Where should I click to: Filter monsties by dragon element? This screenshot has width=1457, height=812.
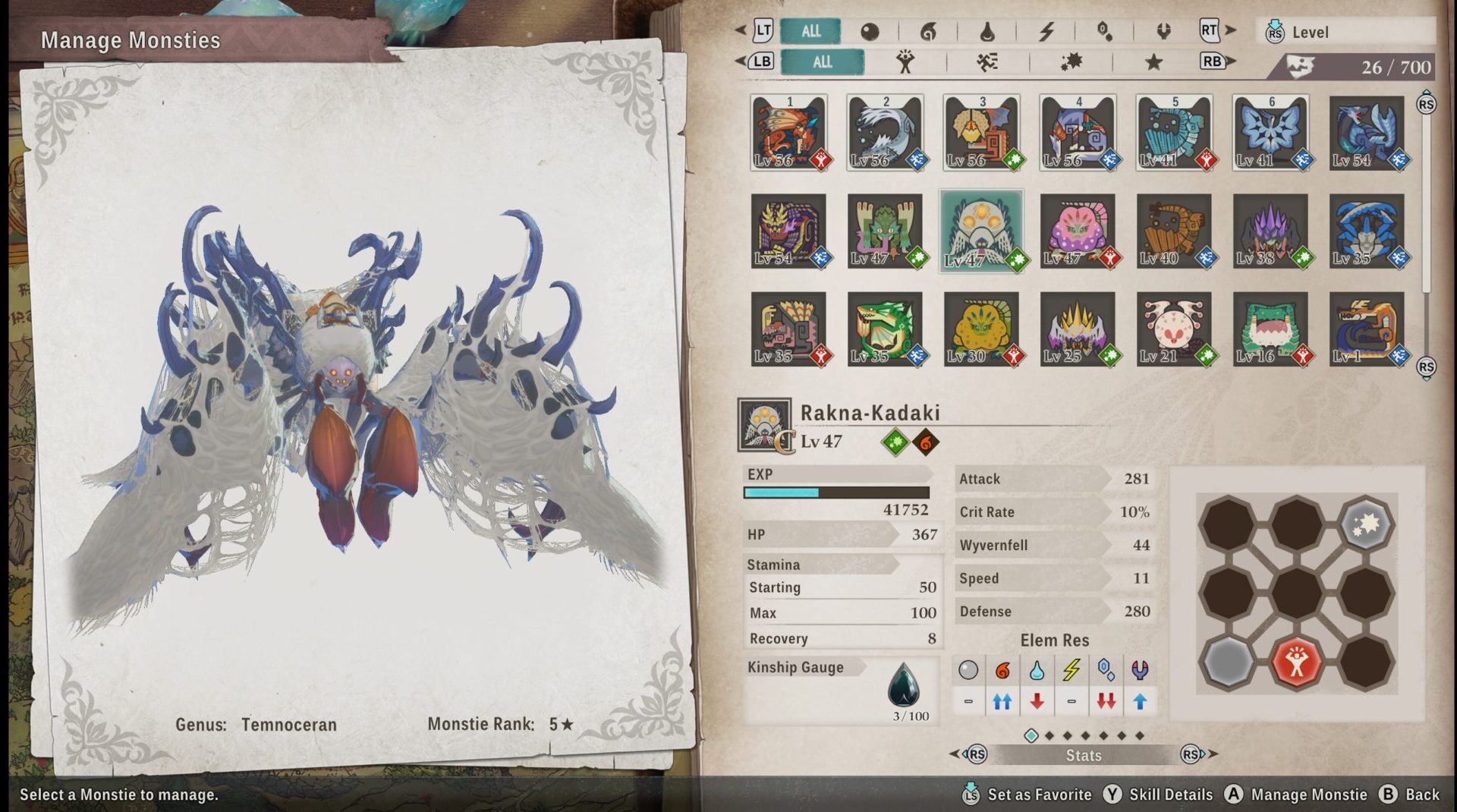click(1163, 32)
